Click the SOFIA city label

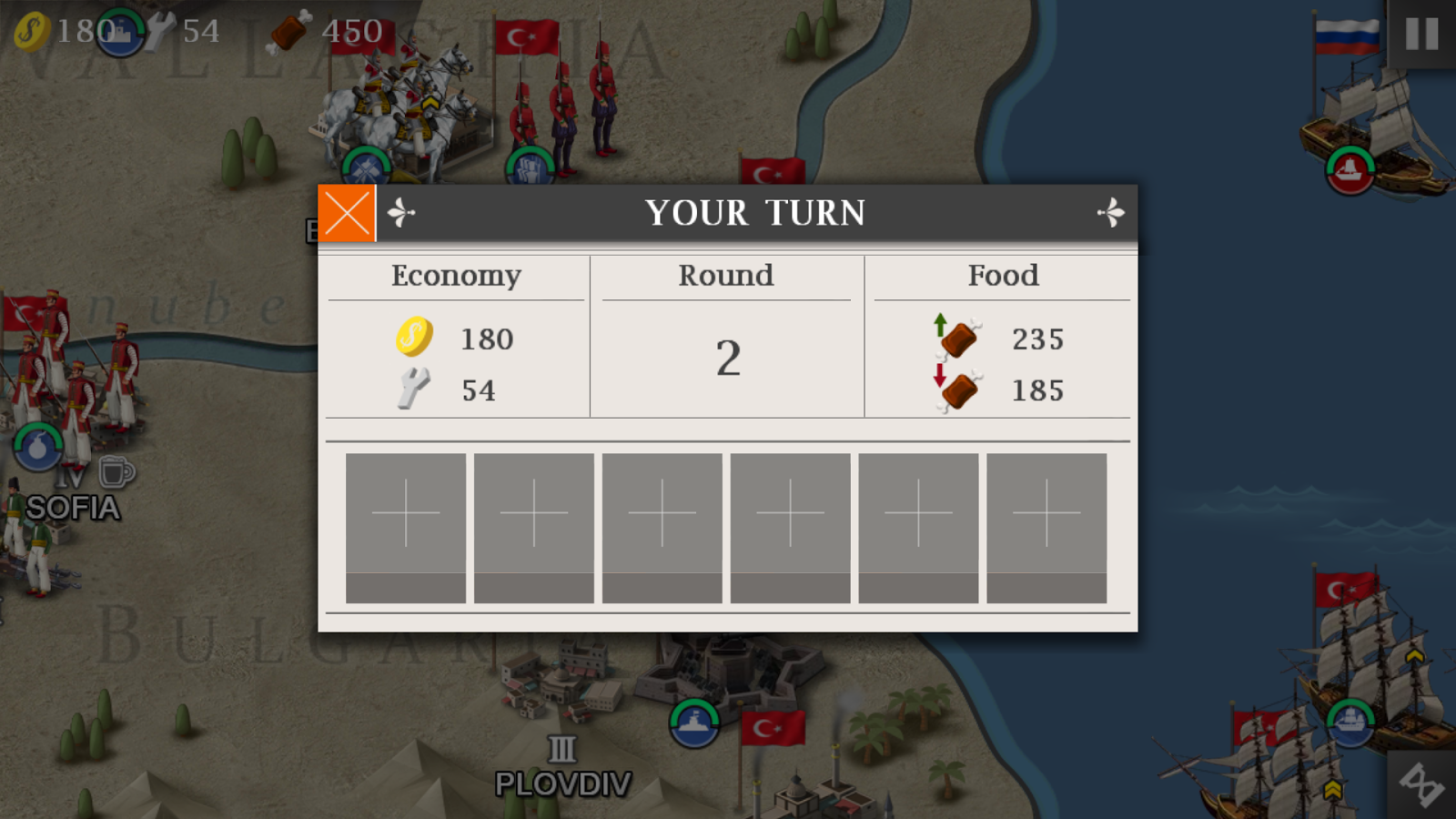tap(71, 509)
